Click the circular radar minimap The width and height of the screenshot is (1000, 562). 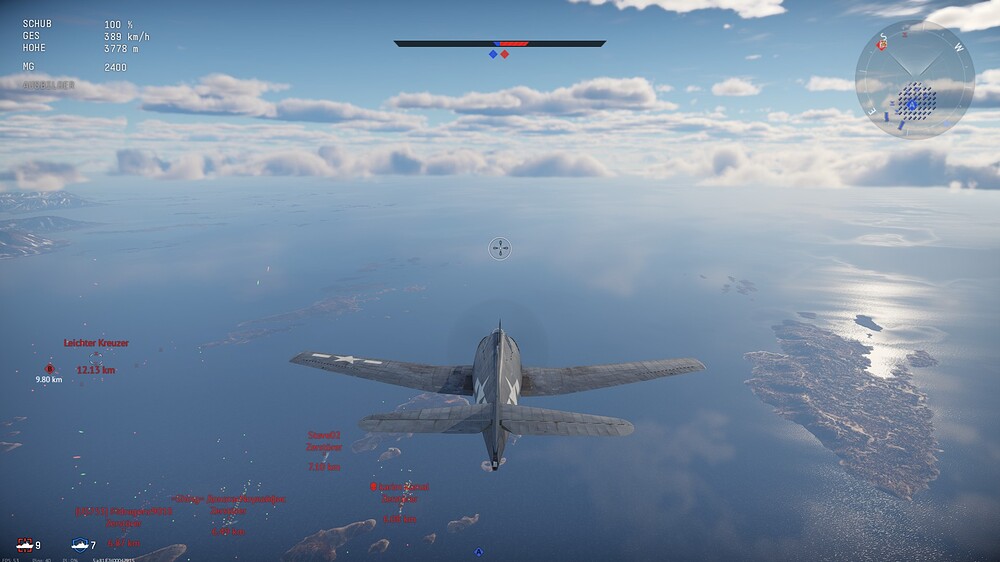tap(914, 79)
